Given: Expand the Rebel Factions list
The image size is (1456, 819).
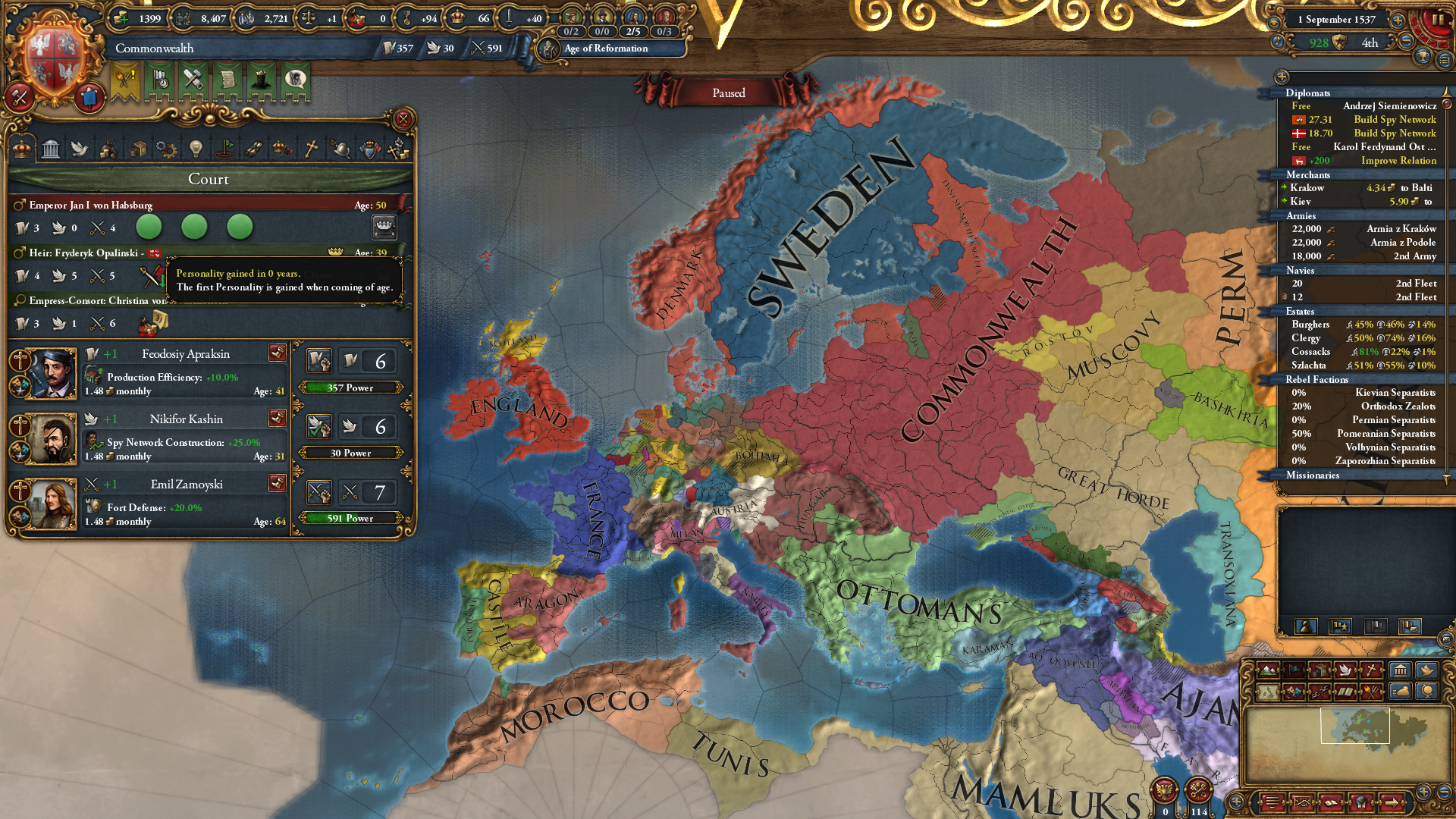Looking at the screenshot, I should 1317,379.
